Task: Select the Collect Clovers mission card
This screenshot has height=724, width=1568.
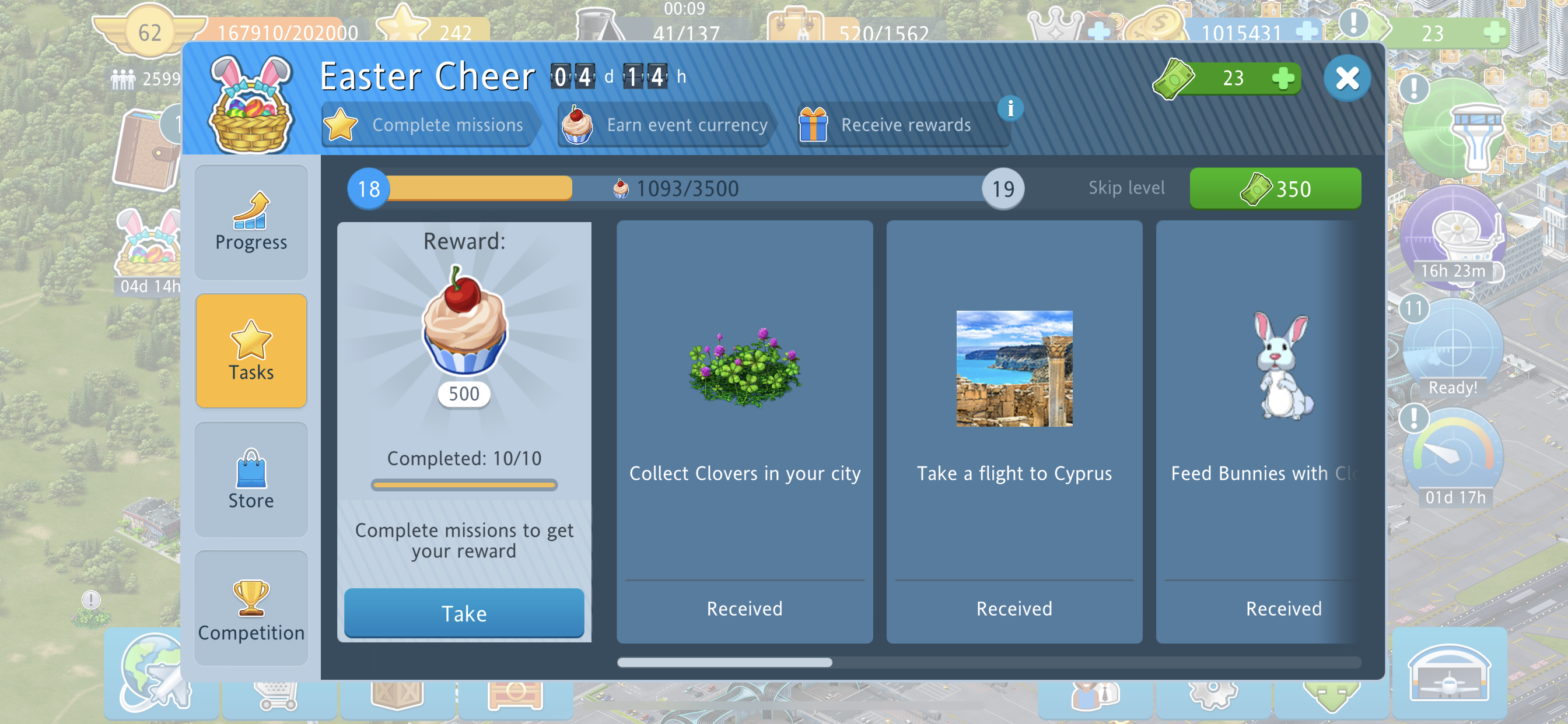Action: pyautogui.click(x=744, y=431)
